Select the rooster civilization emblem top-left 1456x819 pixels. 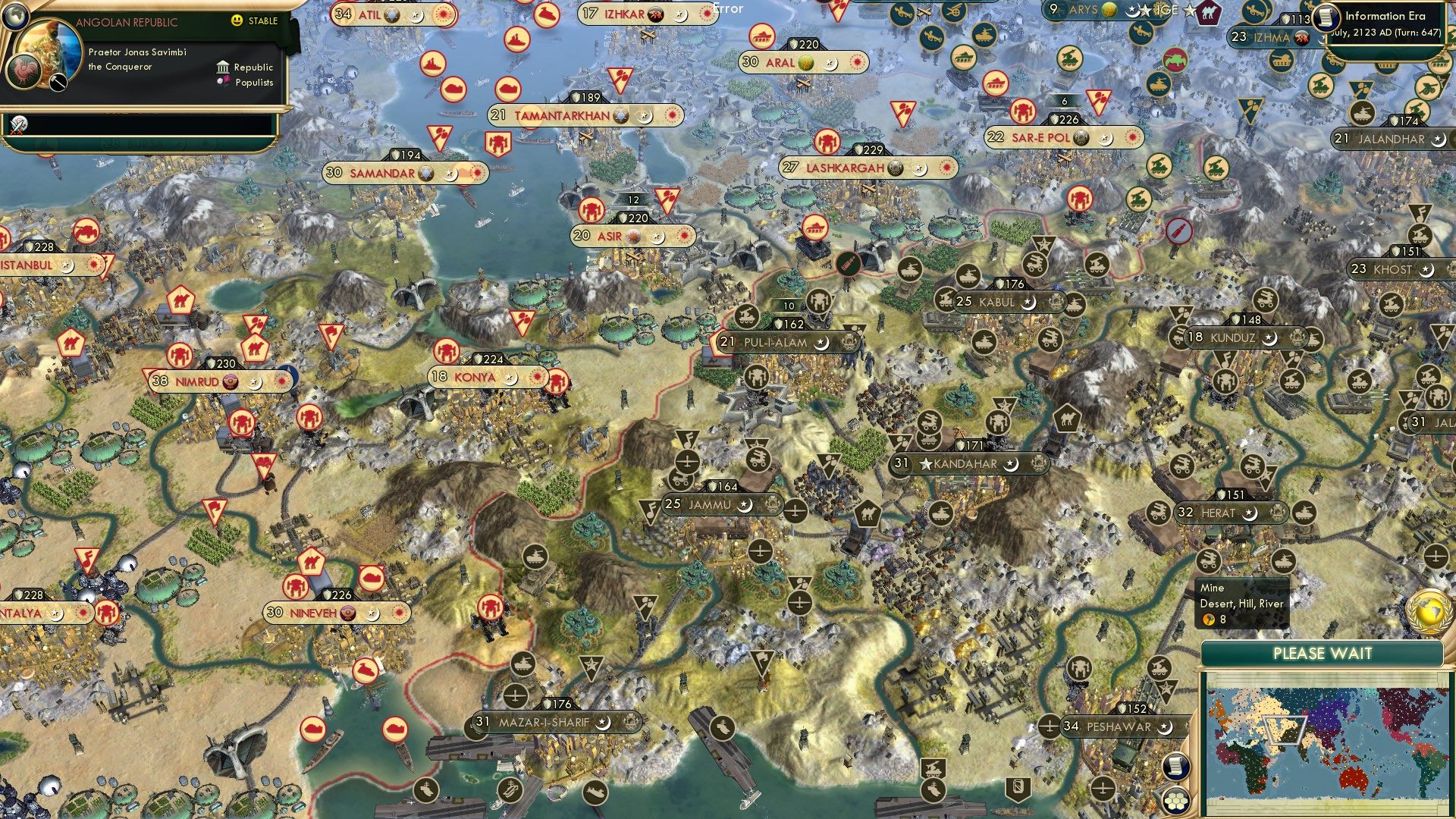pos(23,71)
